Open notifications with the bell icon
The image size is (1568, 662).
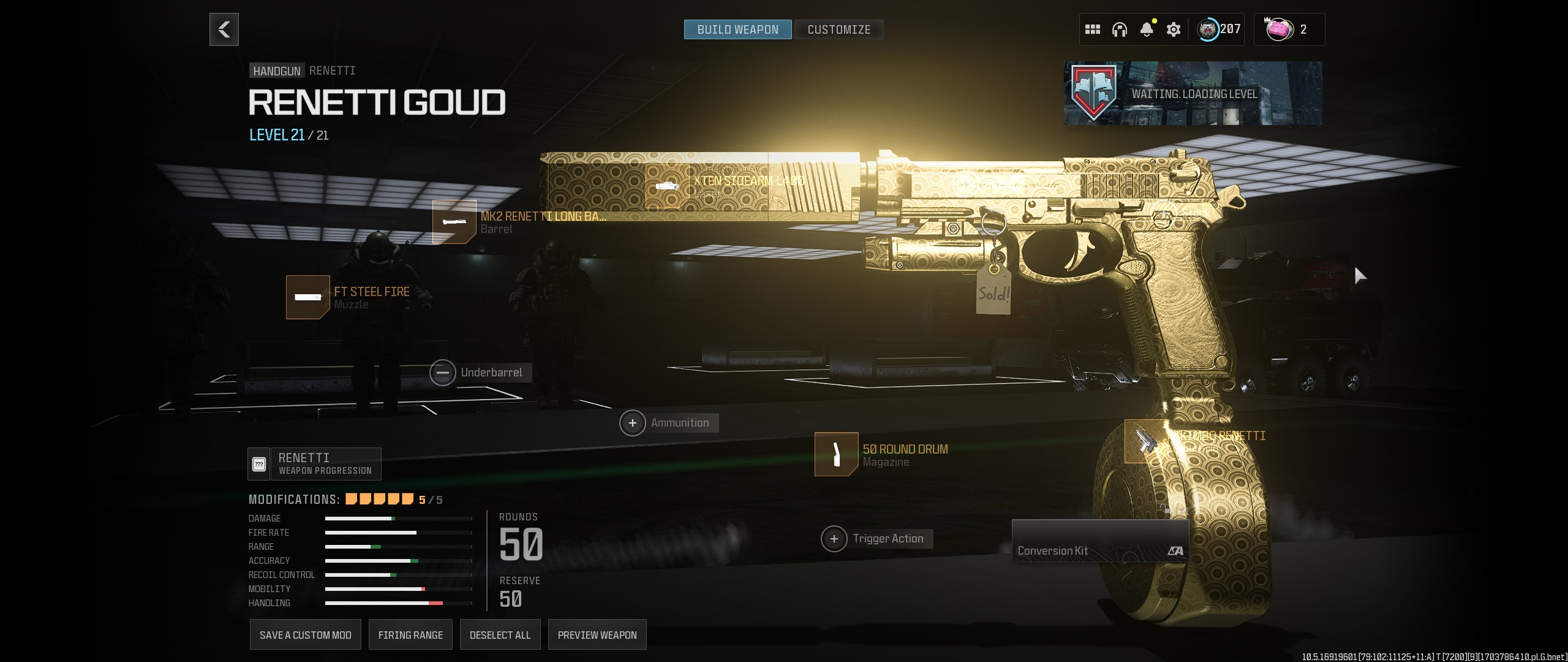click(1147, 29)
